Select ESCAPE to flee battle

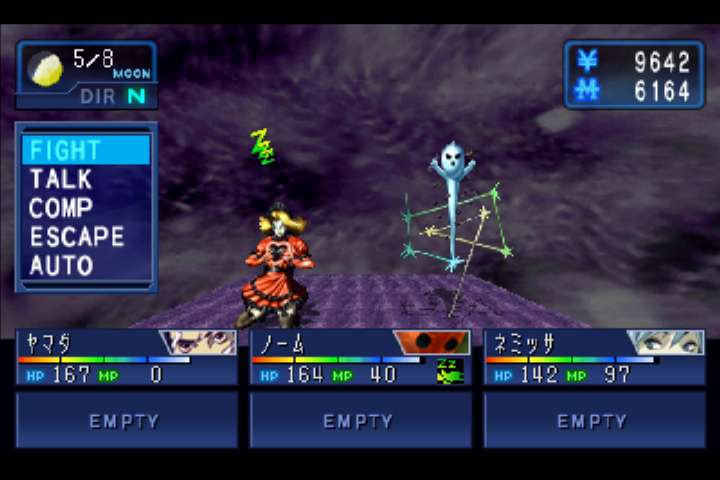click(x=77, y=237)
